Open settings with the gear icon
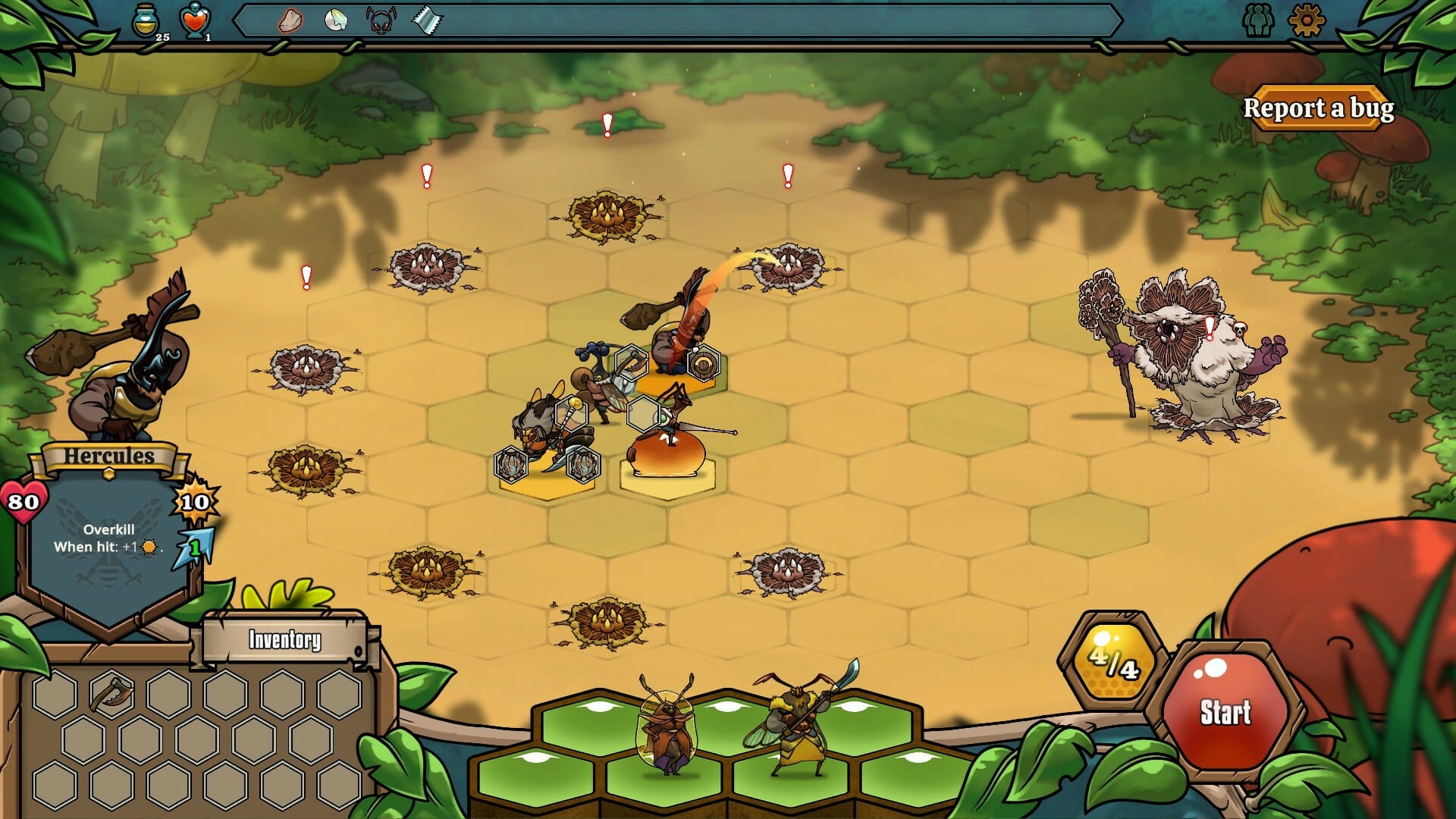This screenshot has width=1456, height=819. coord(1306,20)
